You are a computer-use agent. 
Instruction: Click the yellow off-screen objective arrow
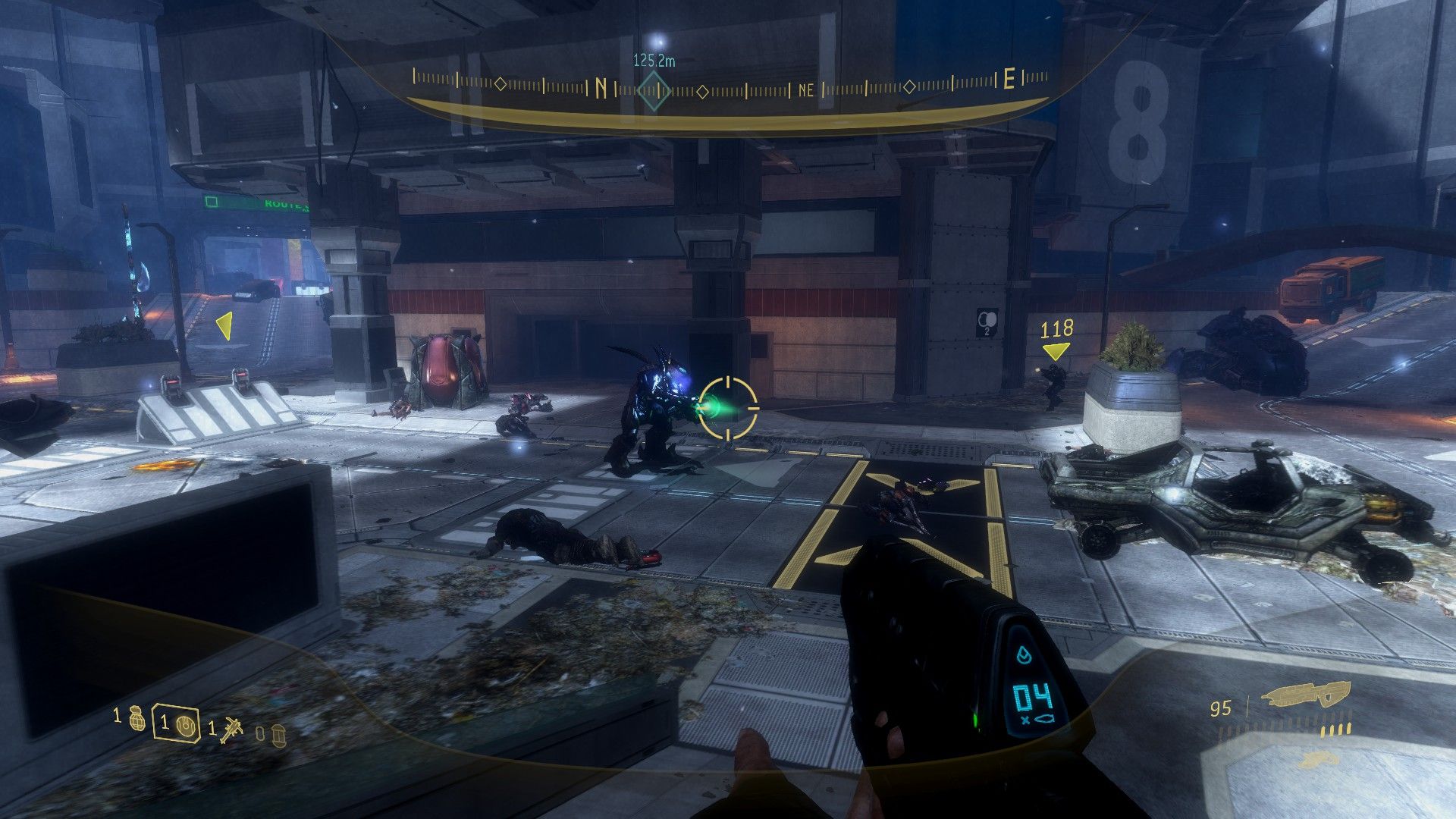tap(224, 326)
